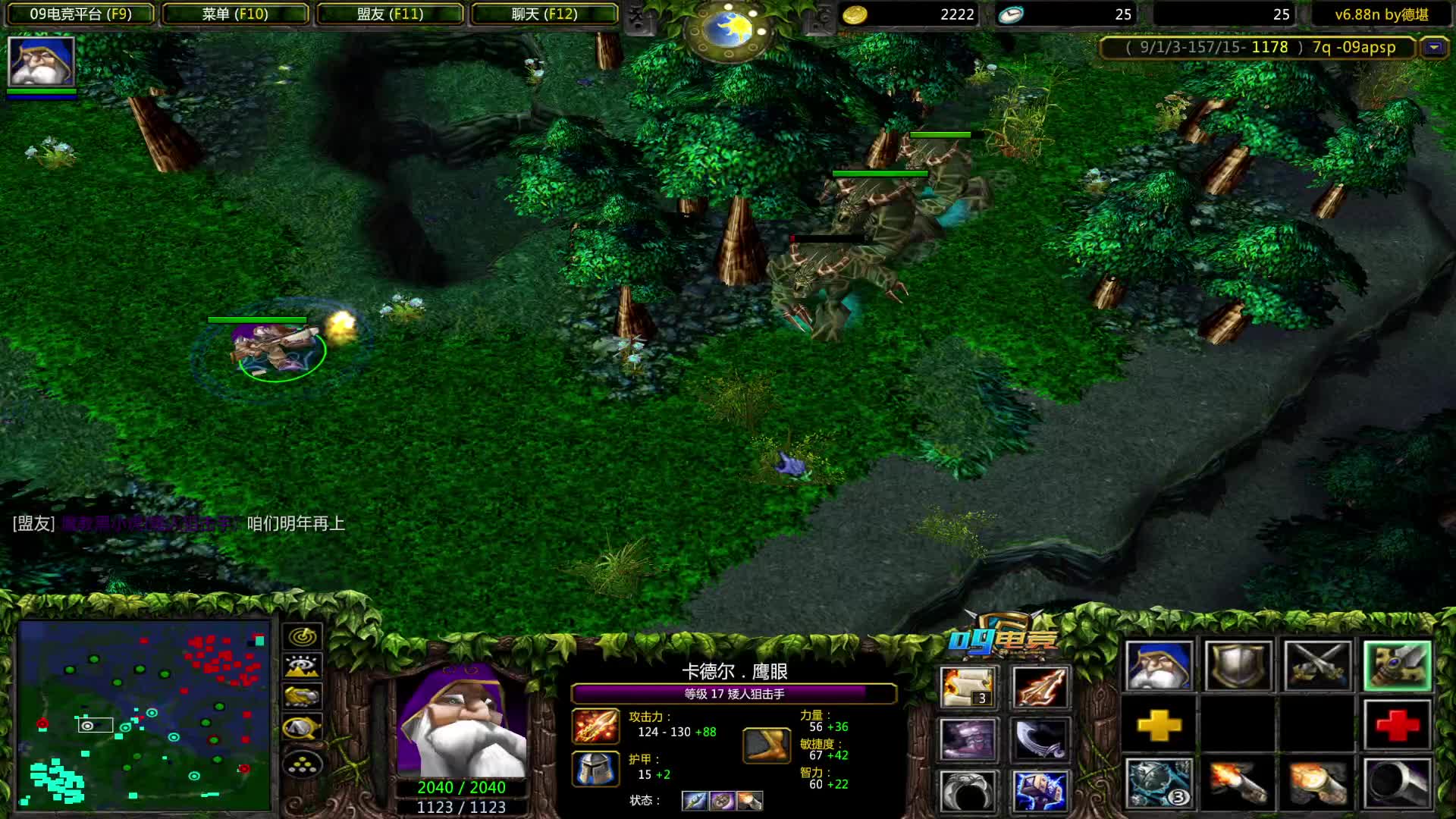Select the flaming spear inventory item

click(1040, 687)
